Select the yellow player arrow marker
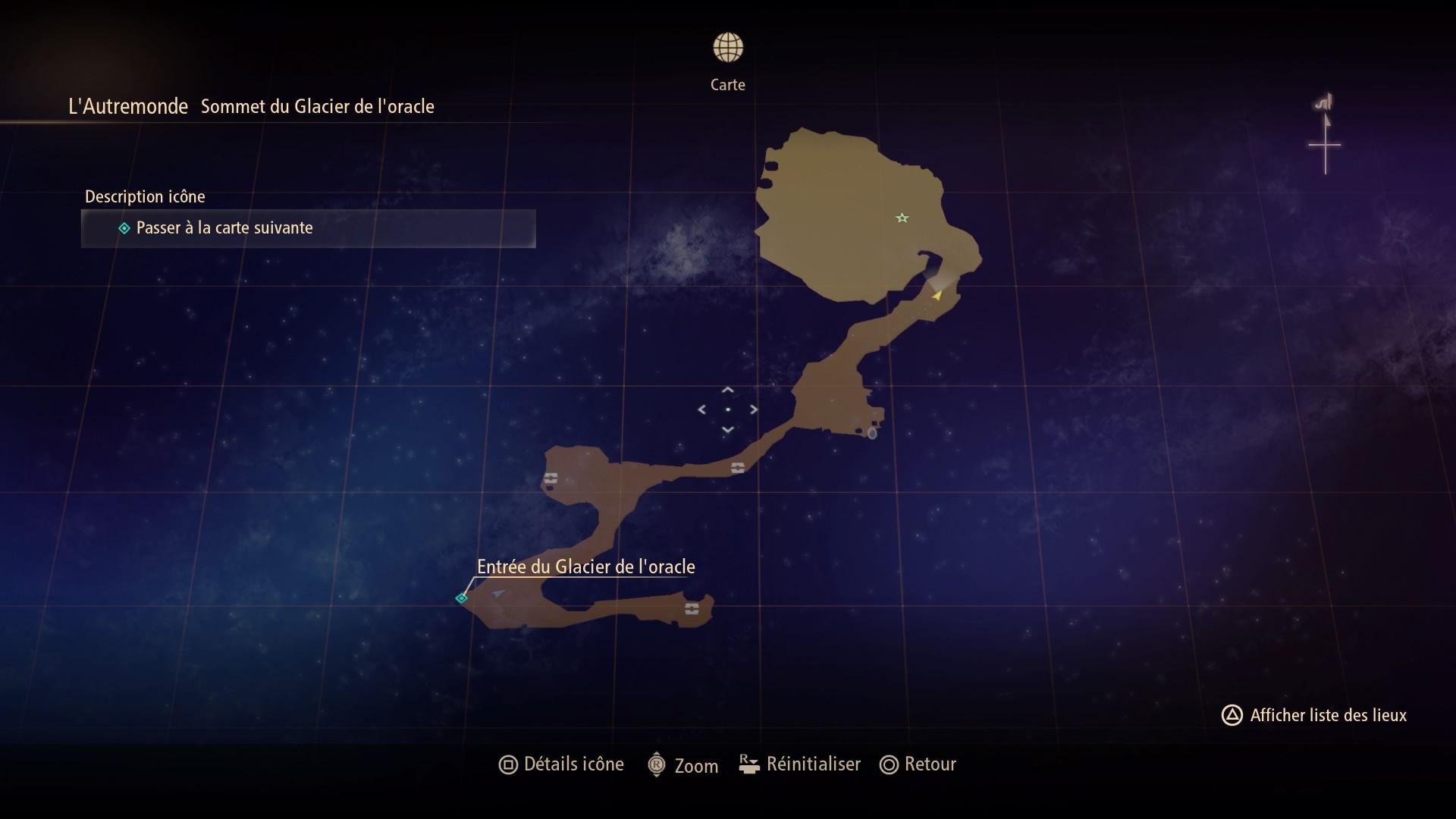1456x819 pixels. tap(937, 295)
